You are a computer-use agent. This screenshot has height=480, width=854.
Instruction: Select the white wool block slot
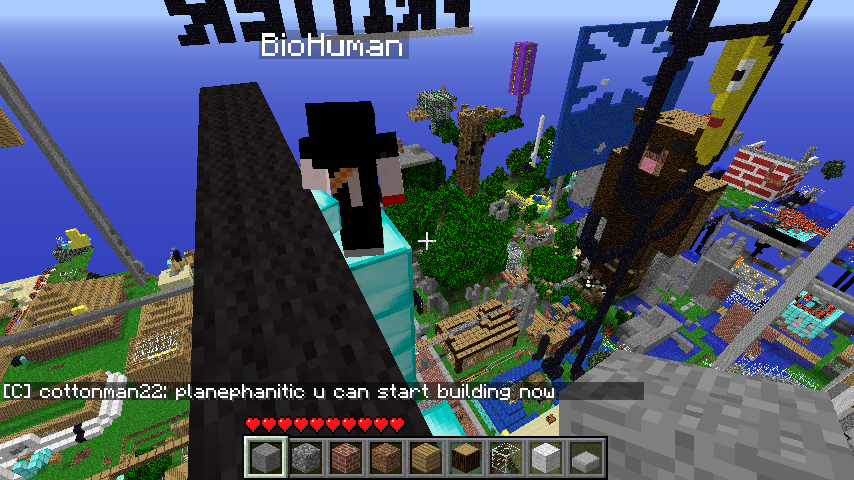[545, 459]
